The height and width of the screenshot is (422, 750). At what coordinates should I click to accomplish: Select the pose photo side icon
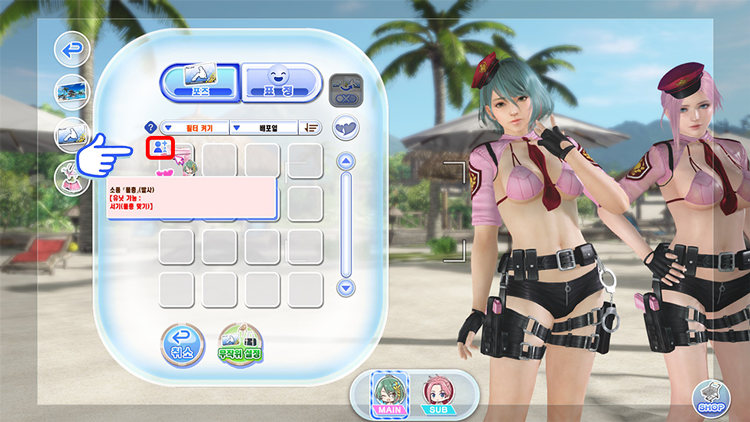point(71,135)
